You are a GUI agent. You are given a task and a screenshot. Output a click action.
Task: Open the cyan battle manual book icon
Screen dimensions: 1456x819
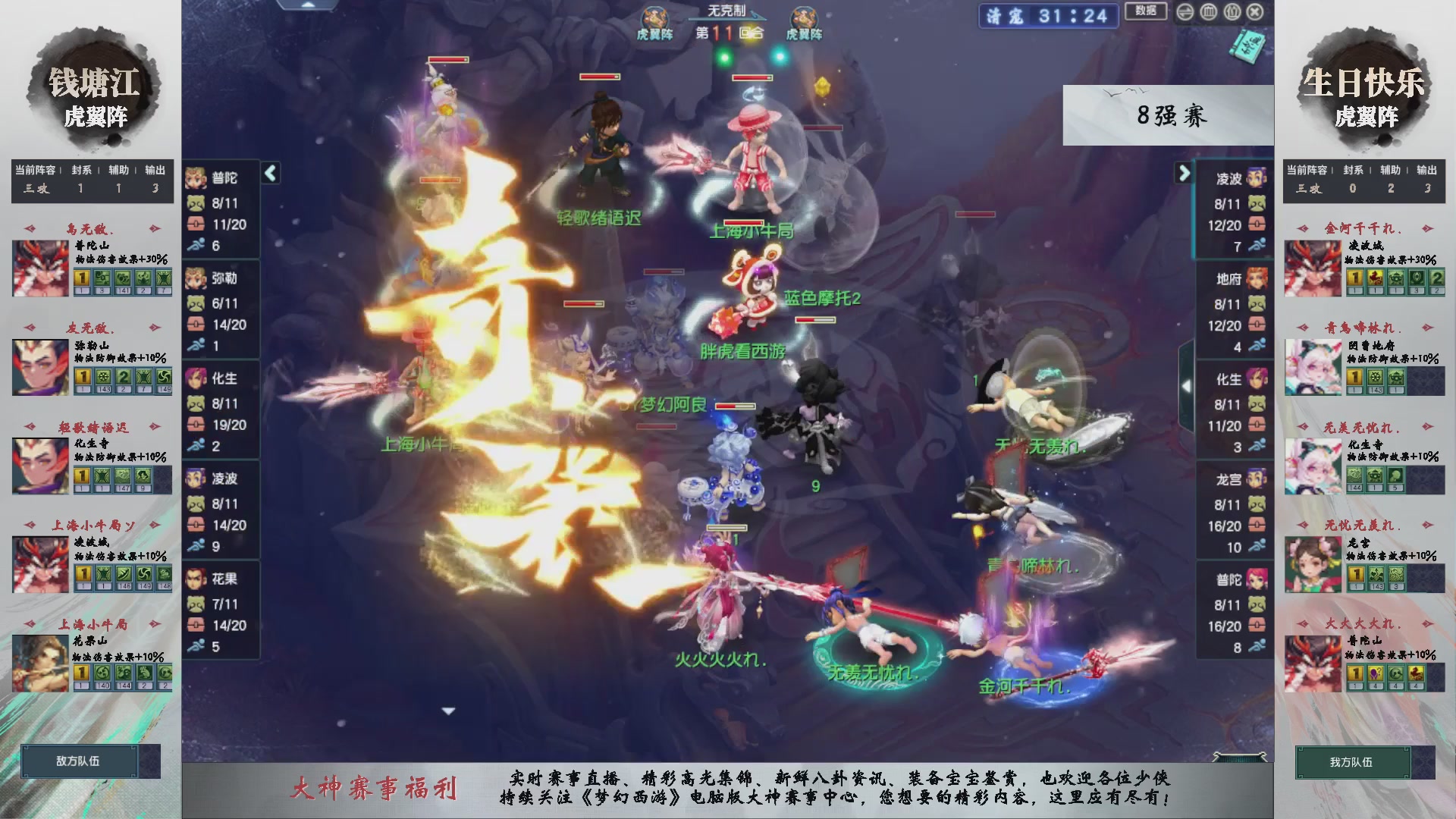pyautogui.click(x=1250, y=44)
